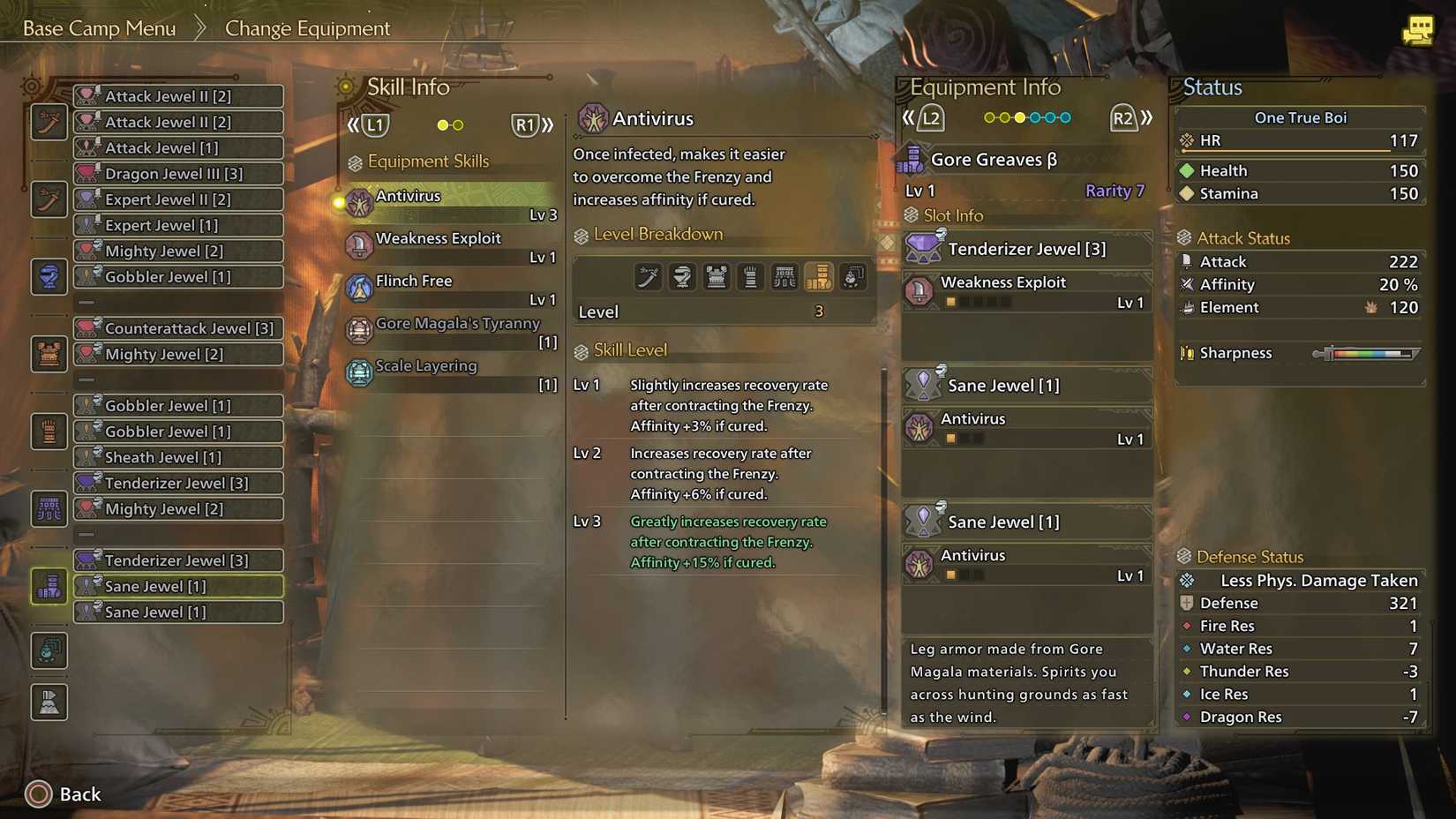Viewport: 1456px width, 819px height.
Task: Select the weapon icon in the Level Breakdown filter
Action: click(x=648, y=276)
